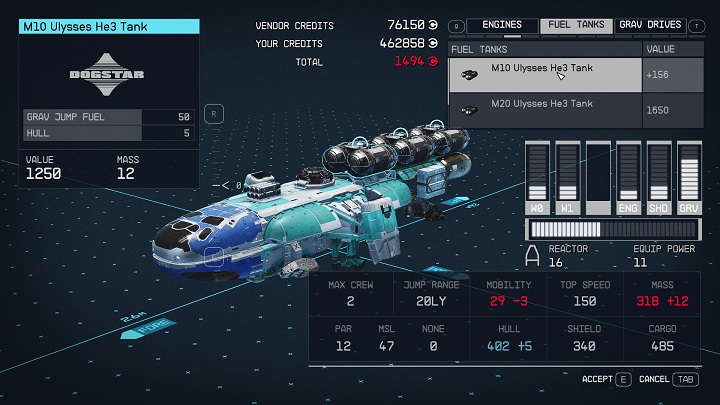This screenshot has height=405, width=720.
Task: Accept the ship module change
Action: 607,380
